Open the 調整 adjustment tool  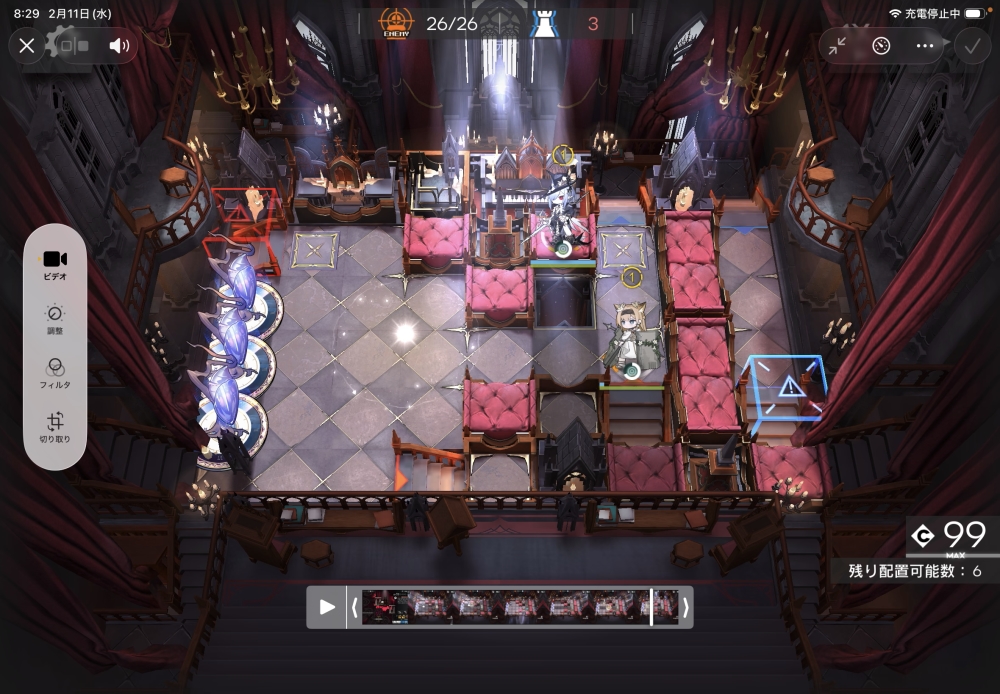click(x=55, y=319)
